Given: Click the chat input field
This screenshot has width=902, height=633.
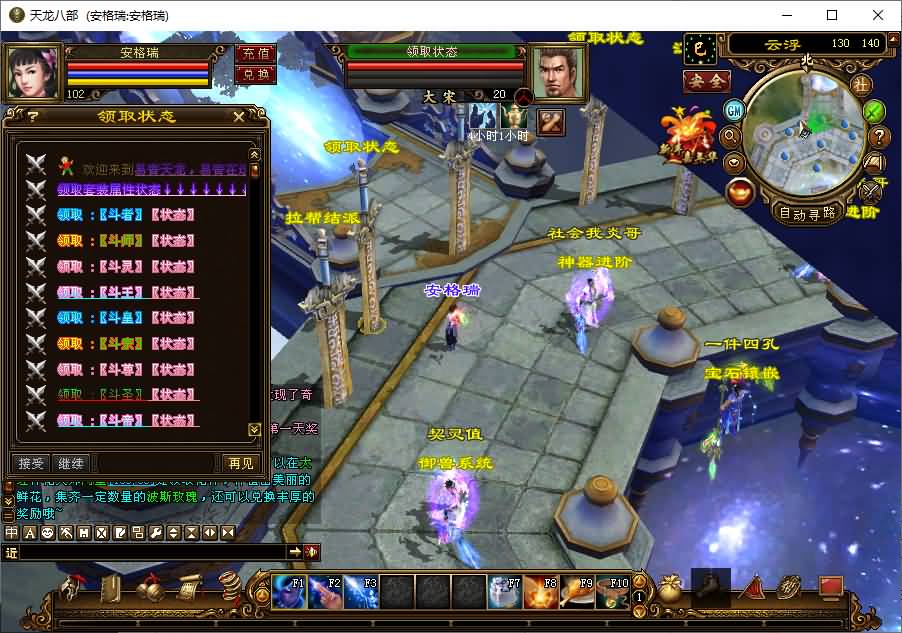Looking at the screenshot, I should point(150,552).
